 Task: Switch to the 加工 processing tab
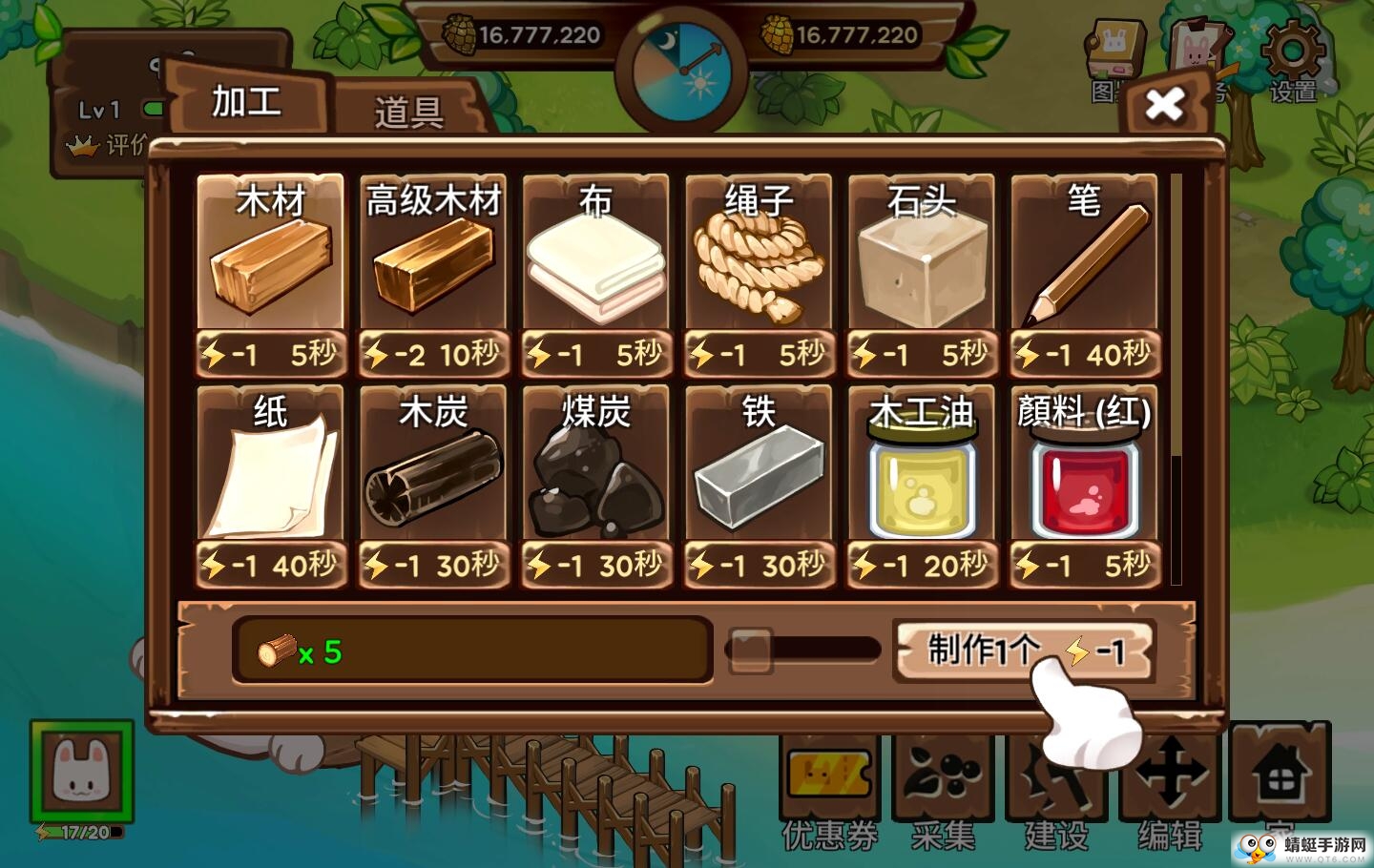pos(245,103)
